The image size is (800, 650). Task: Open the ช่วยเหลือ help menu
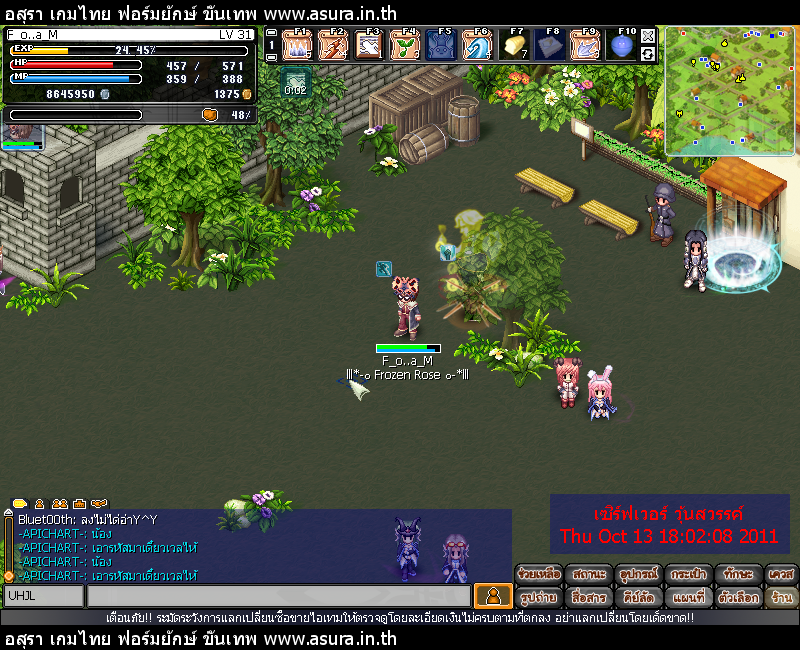tap(539, 574)
